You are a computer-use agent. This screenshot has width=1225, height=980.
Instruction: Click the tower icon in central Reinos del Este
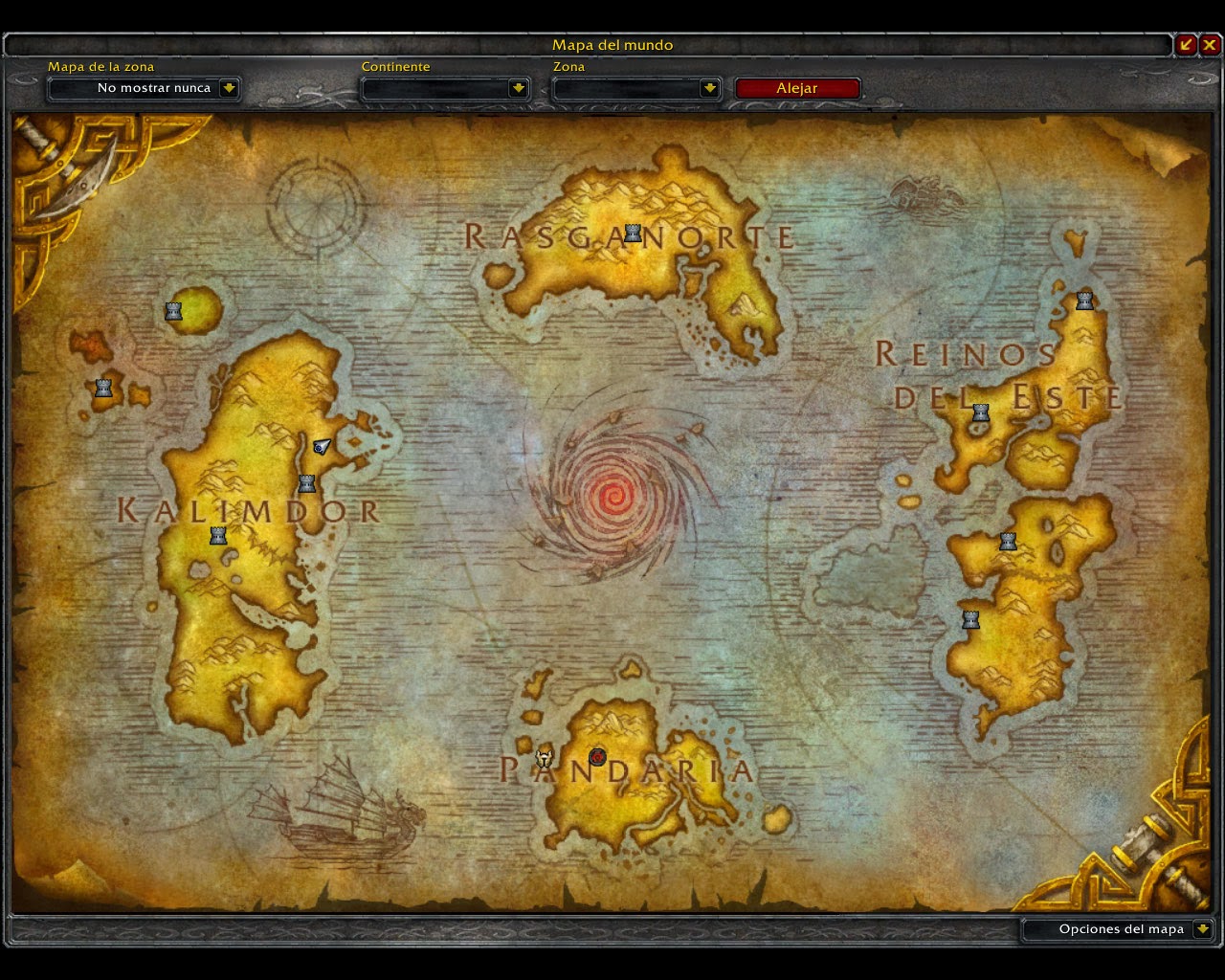(x=1007, y=541)
